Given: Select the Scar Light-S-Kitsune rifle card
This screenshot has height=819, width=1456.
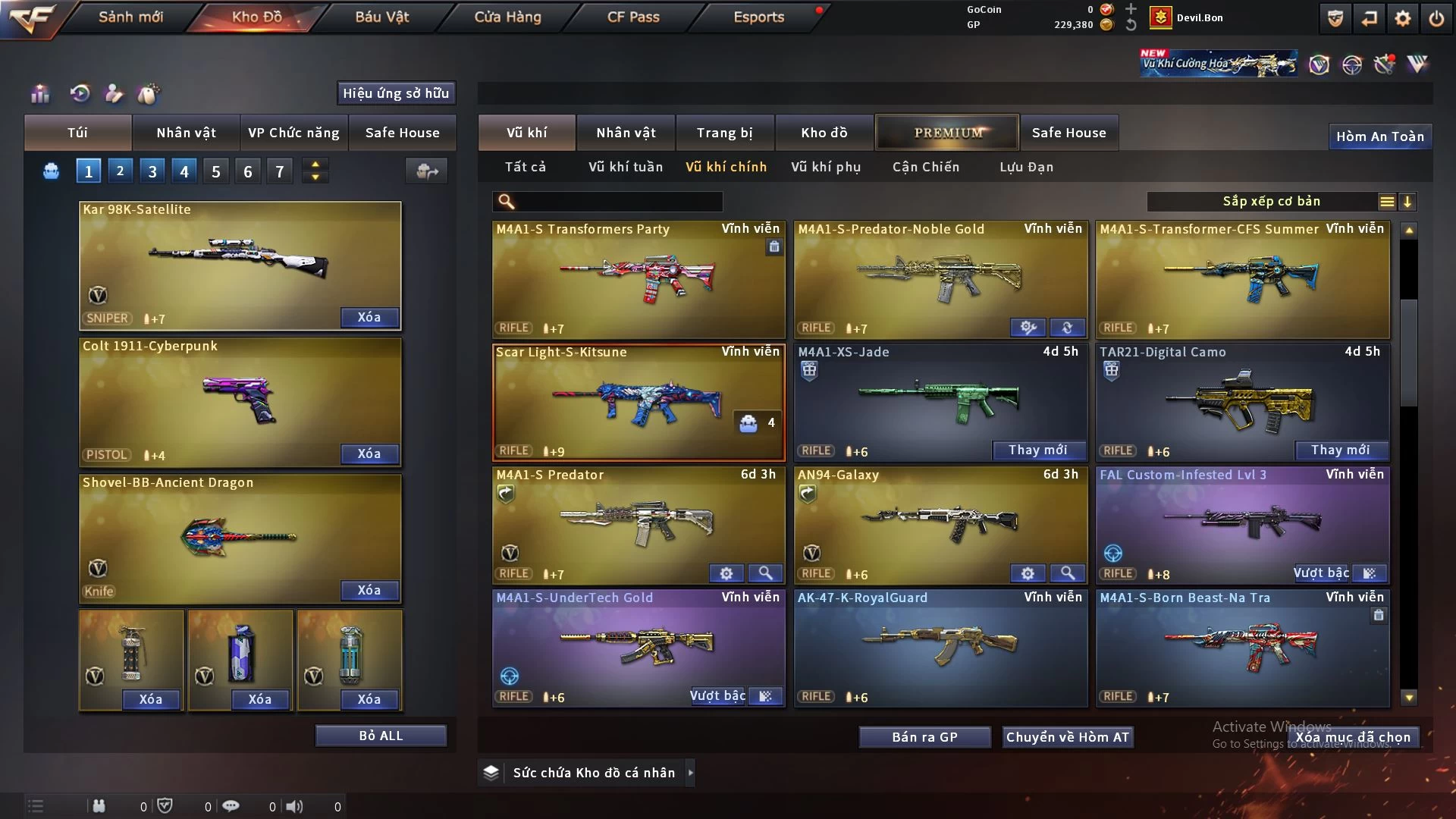Looking at the screenshot, I should tap(639, 402).
